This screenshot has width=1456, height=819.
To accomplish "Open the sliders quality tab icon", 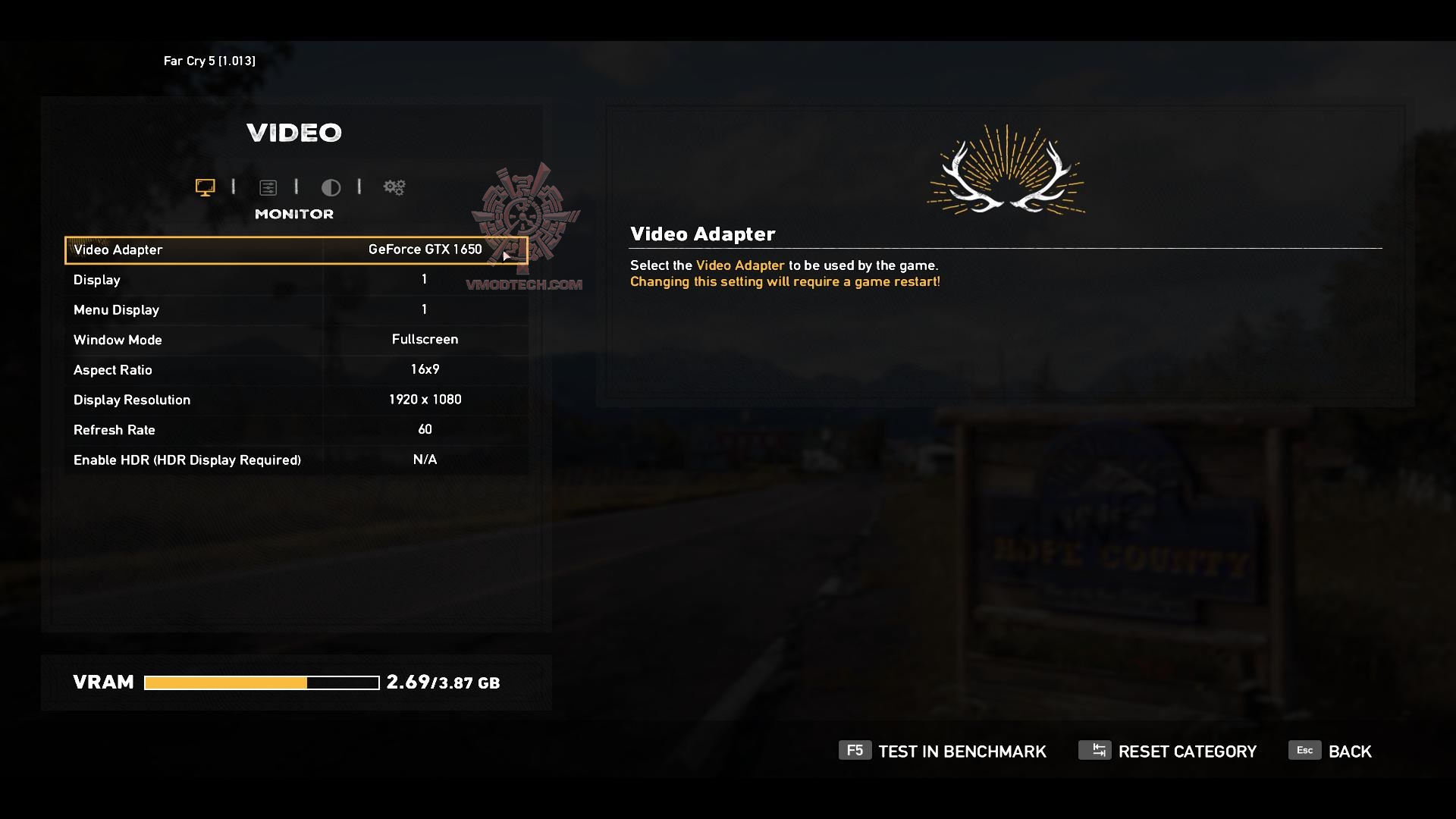I will click(268, 187).
